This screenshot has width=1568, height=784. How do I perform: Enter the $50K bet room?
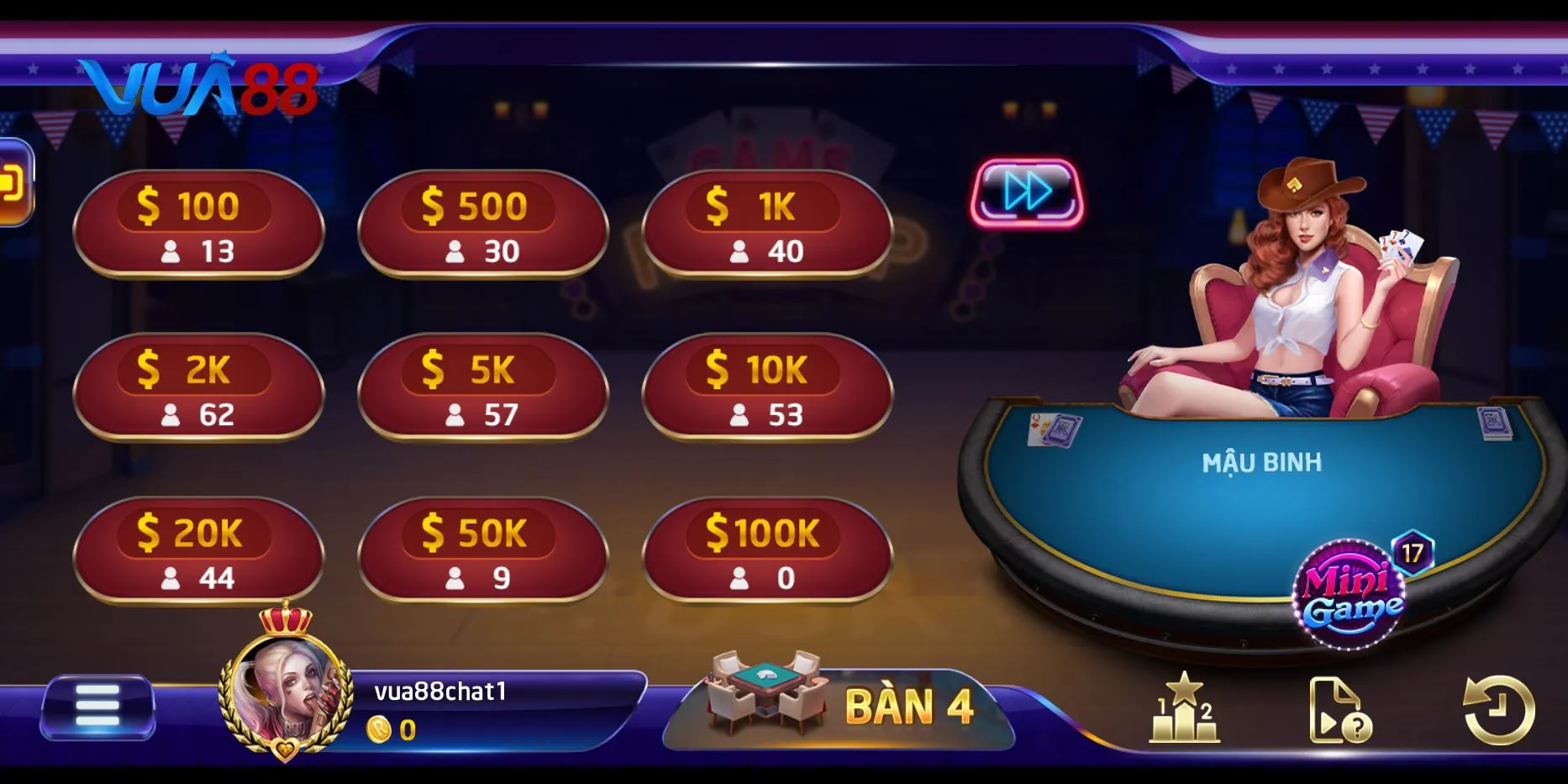[482, 551]
